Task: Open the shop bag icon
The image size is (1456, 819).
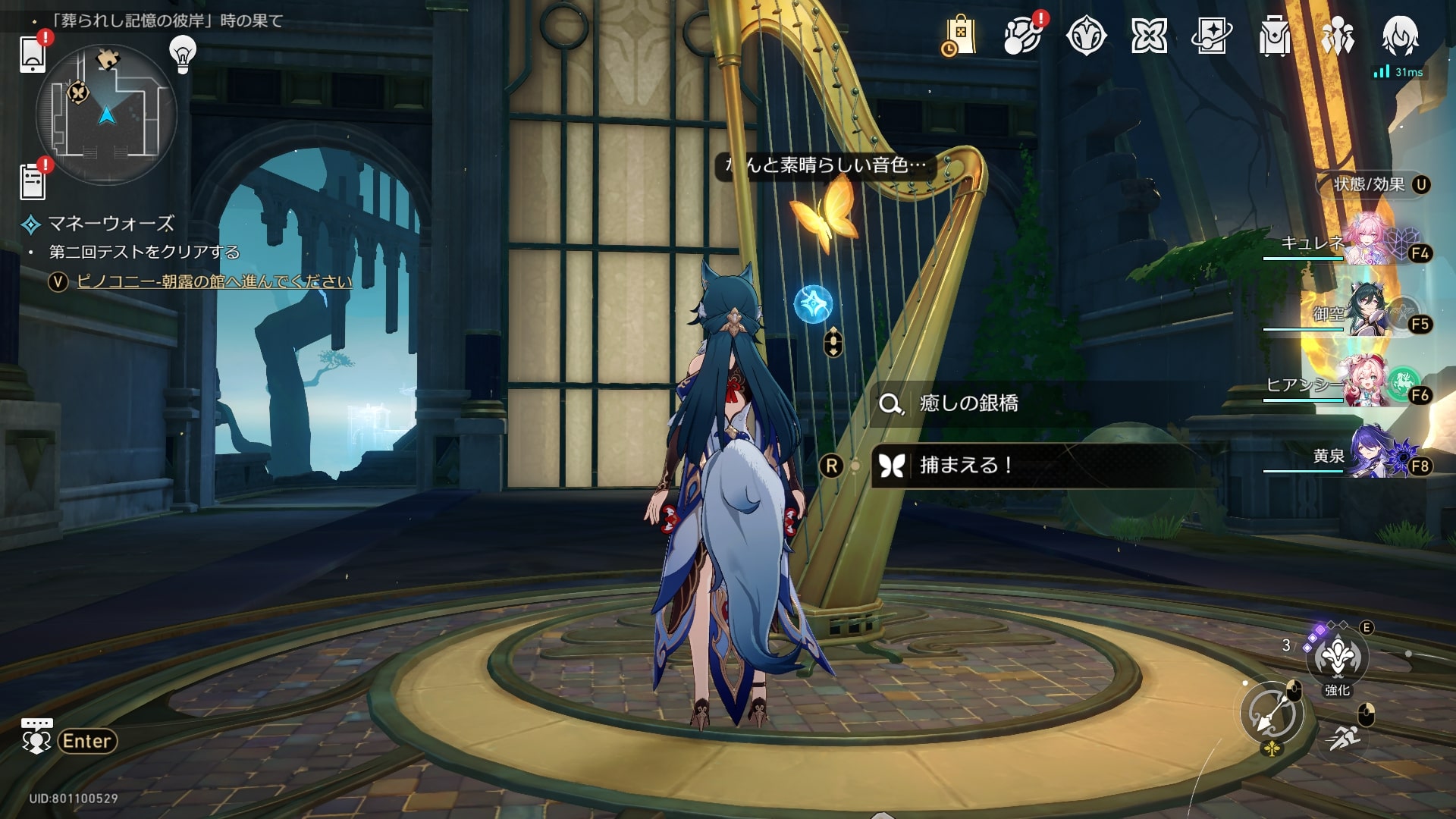Action: coord(959,36)
